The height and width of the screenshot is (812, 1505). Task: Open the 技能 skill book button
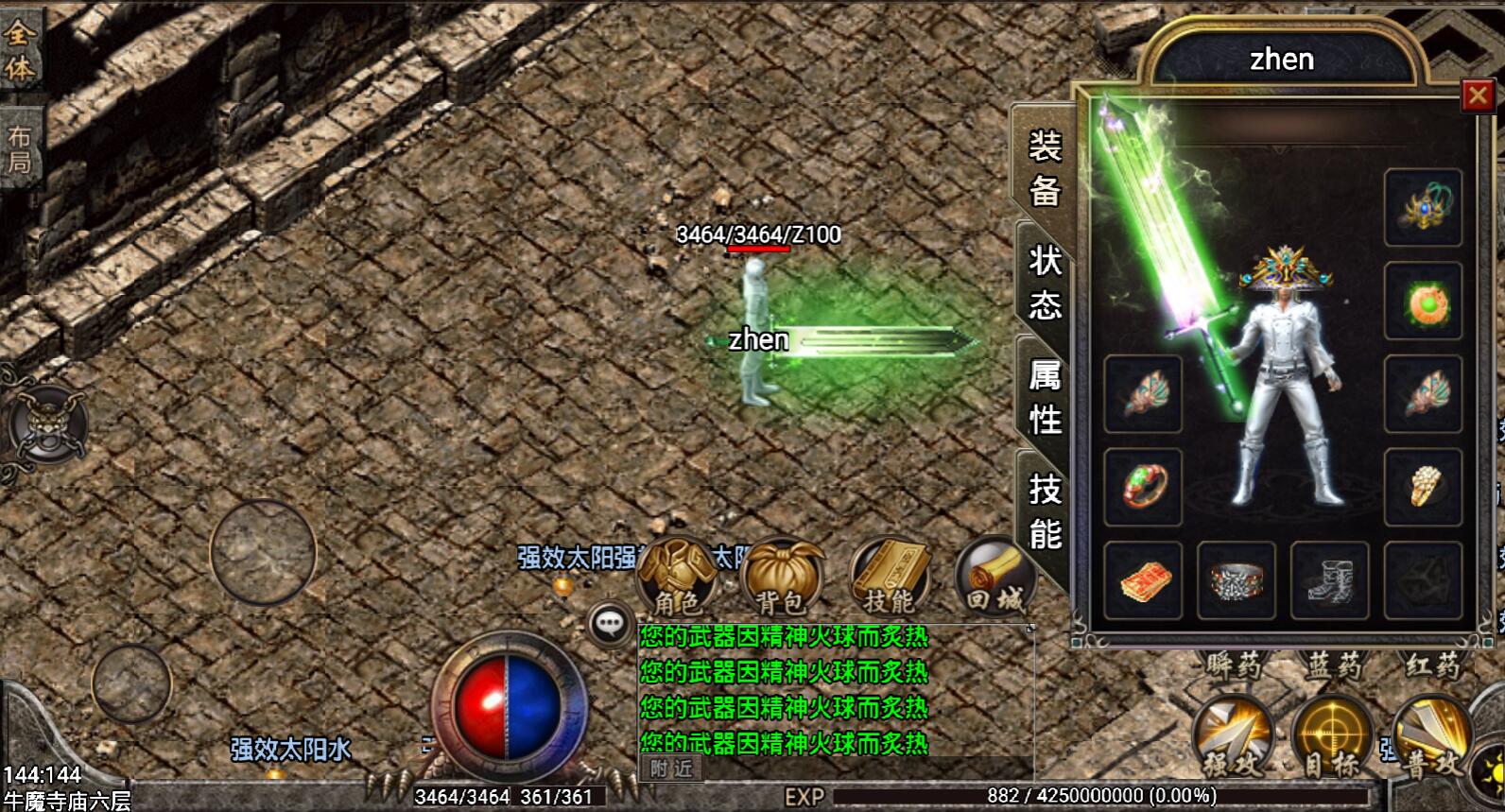[889, 578]
